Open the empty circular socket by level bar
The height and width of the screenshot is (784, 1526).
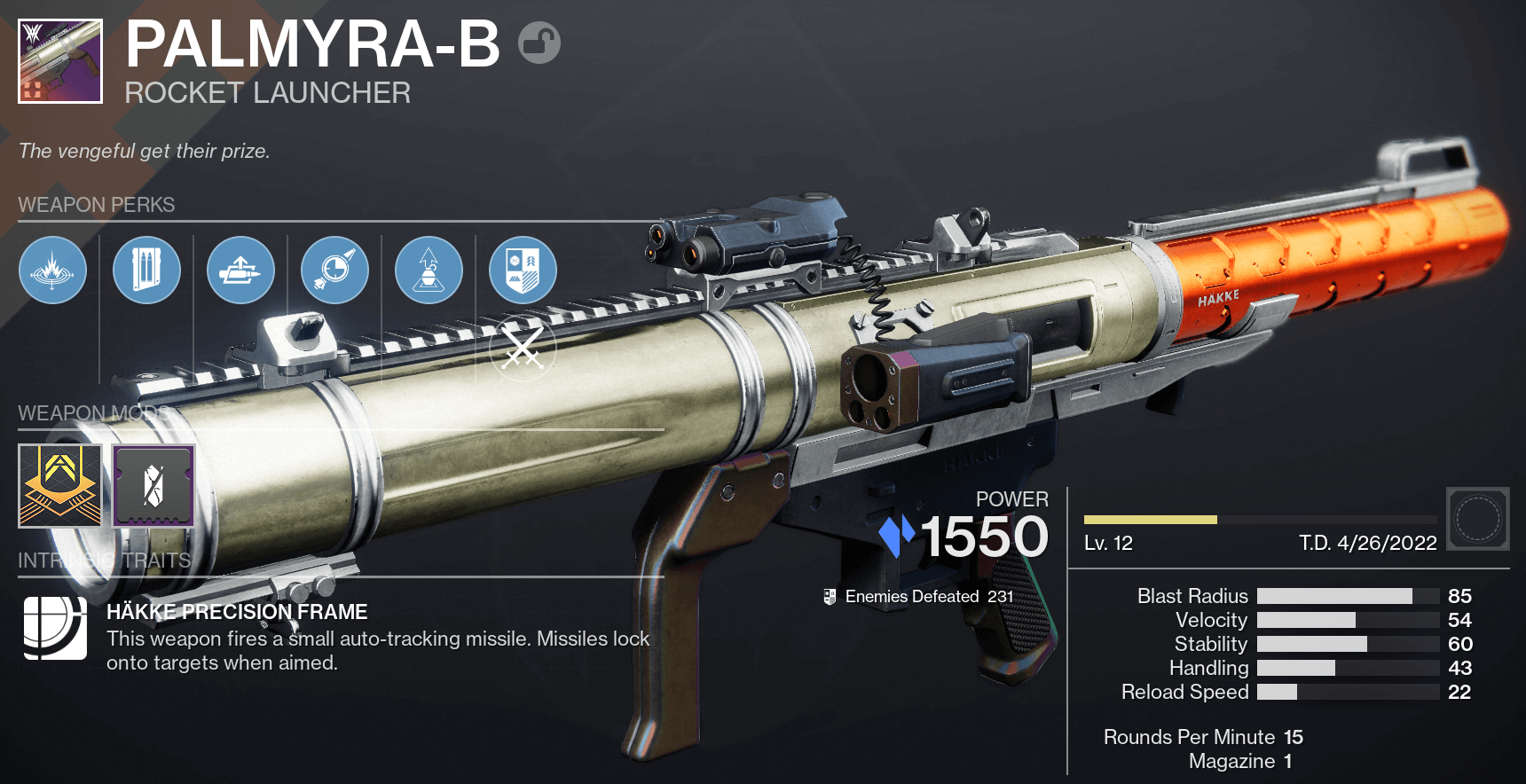coord(1477,518)
